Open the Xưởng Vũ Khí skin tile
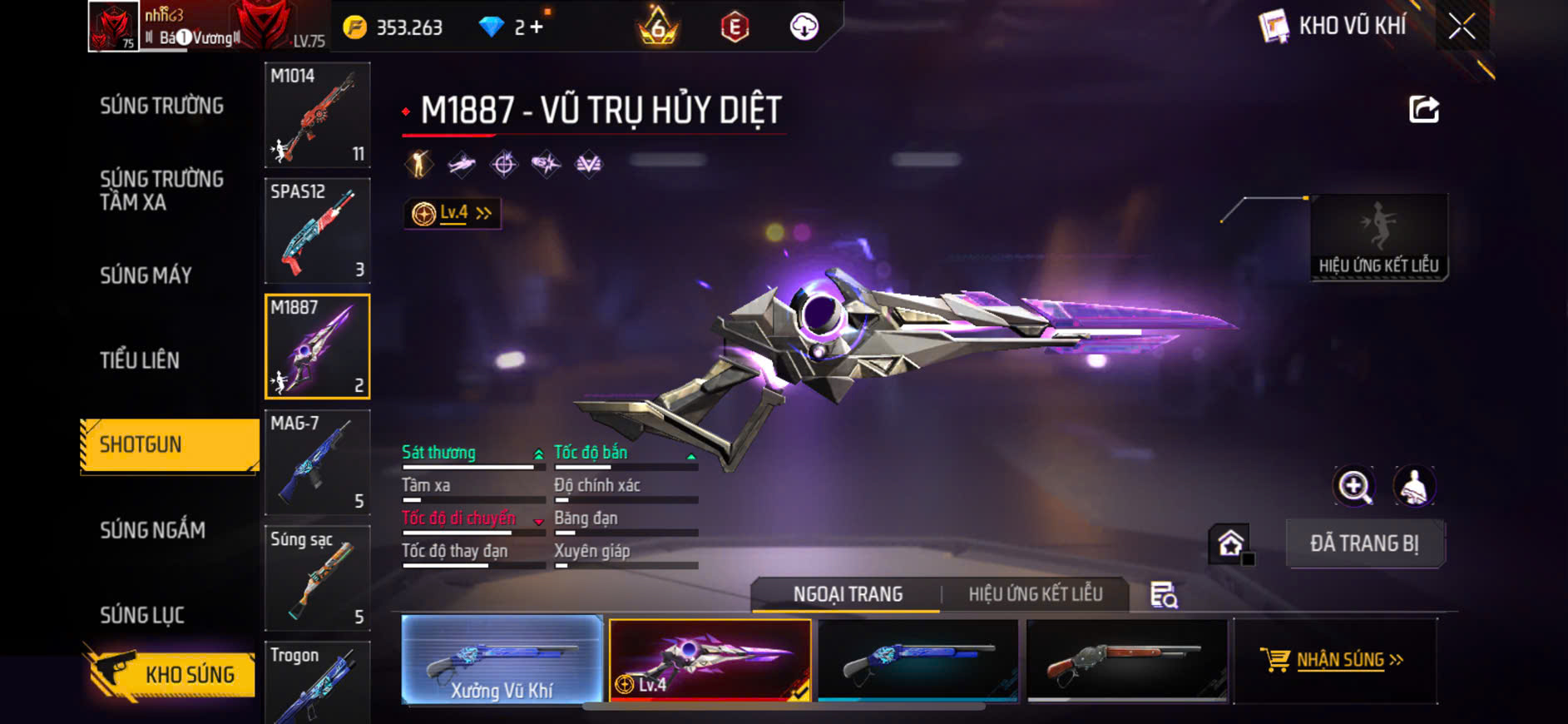1568x724 pixels. [x=502, y=661]
